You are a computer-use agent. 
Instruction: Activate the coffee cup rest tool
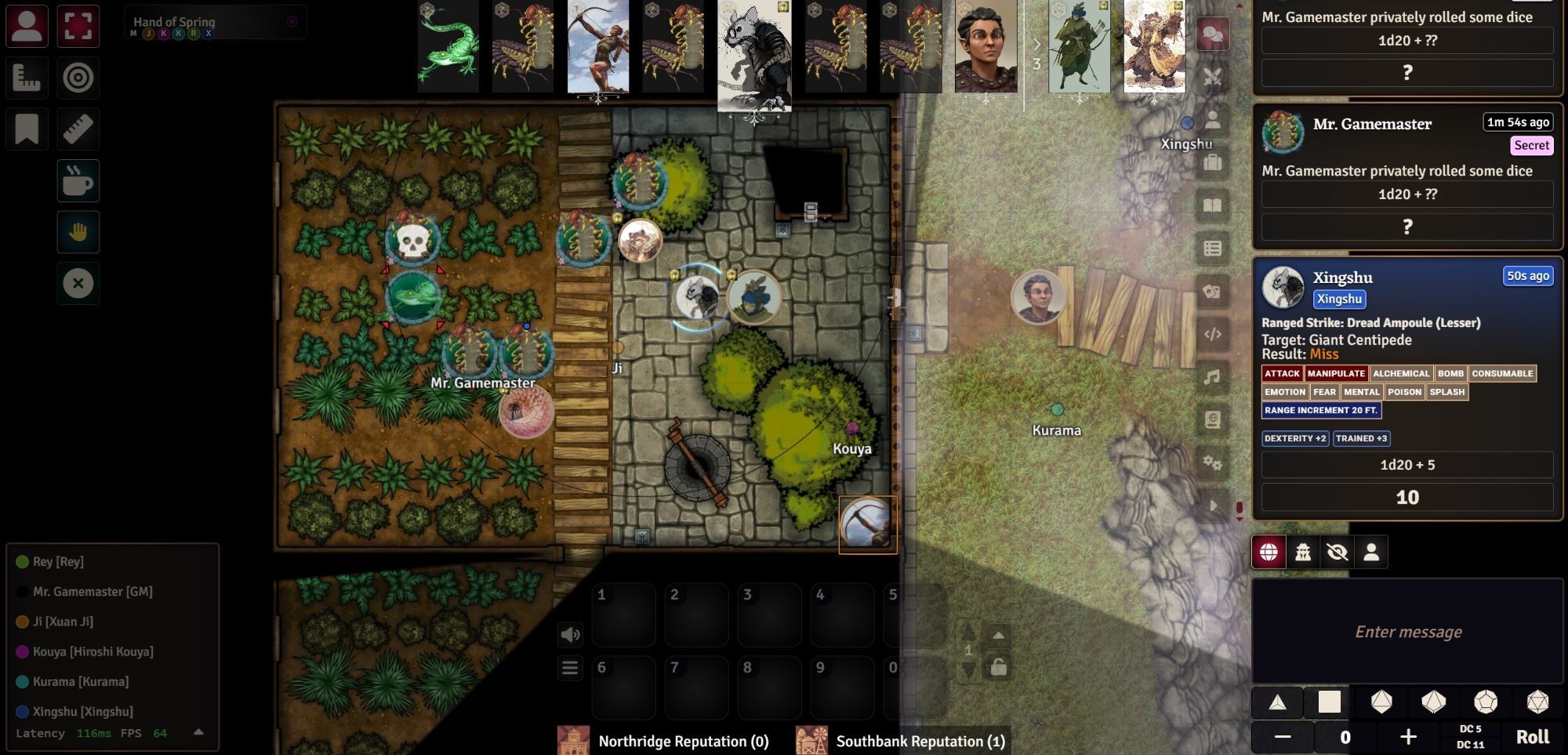pos(78,181)
